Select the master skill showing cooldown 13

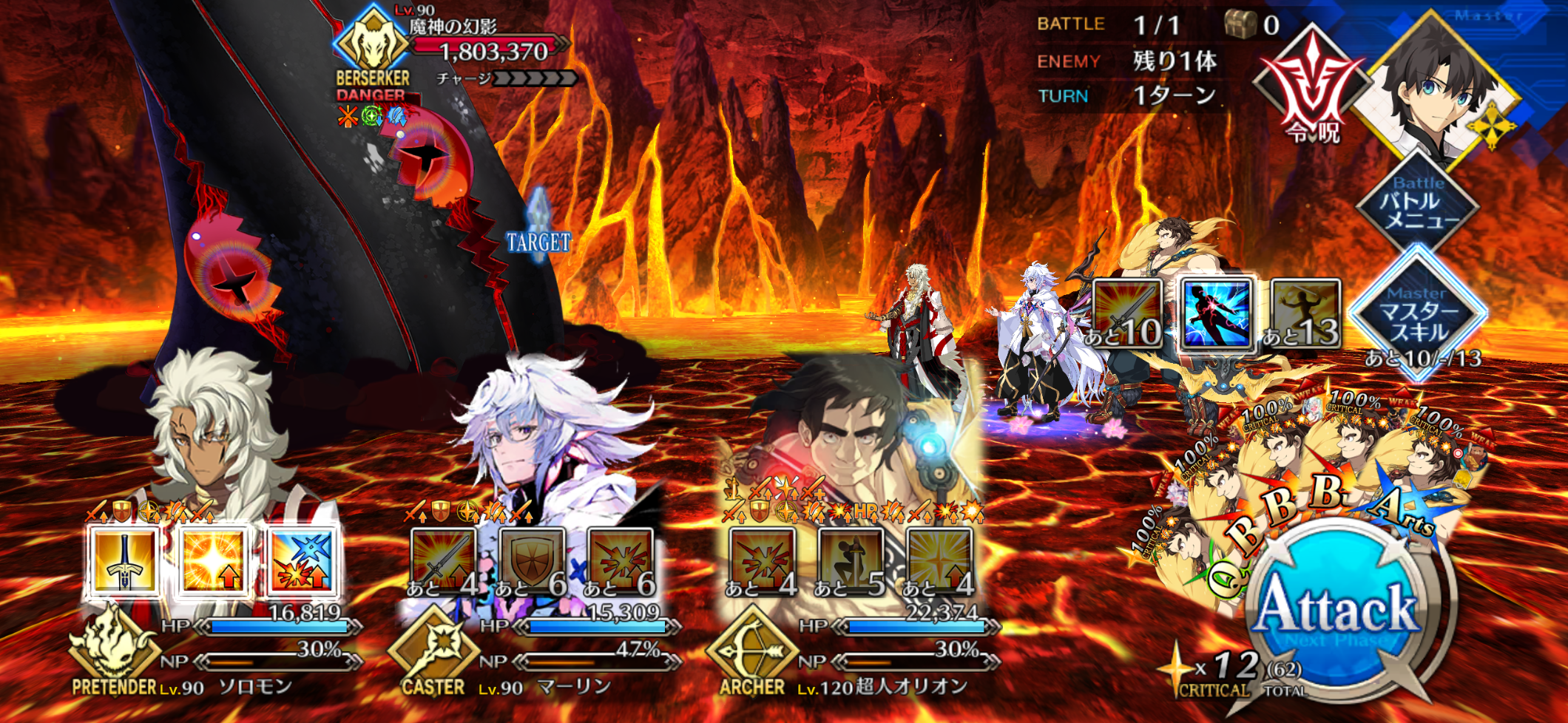click(1305, 313)
